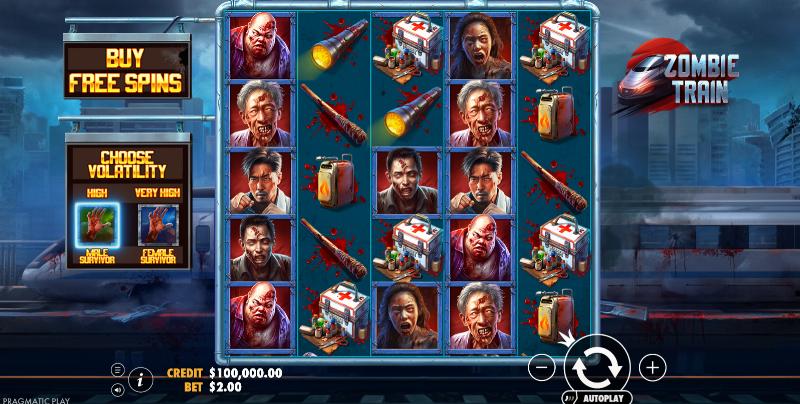Spin the reels with the circular arrows button
The height and width of the screenshot is (404, 800).
point(597,367)
